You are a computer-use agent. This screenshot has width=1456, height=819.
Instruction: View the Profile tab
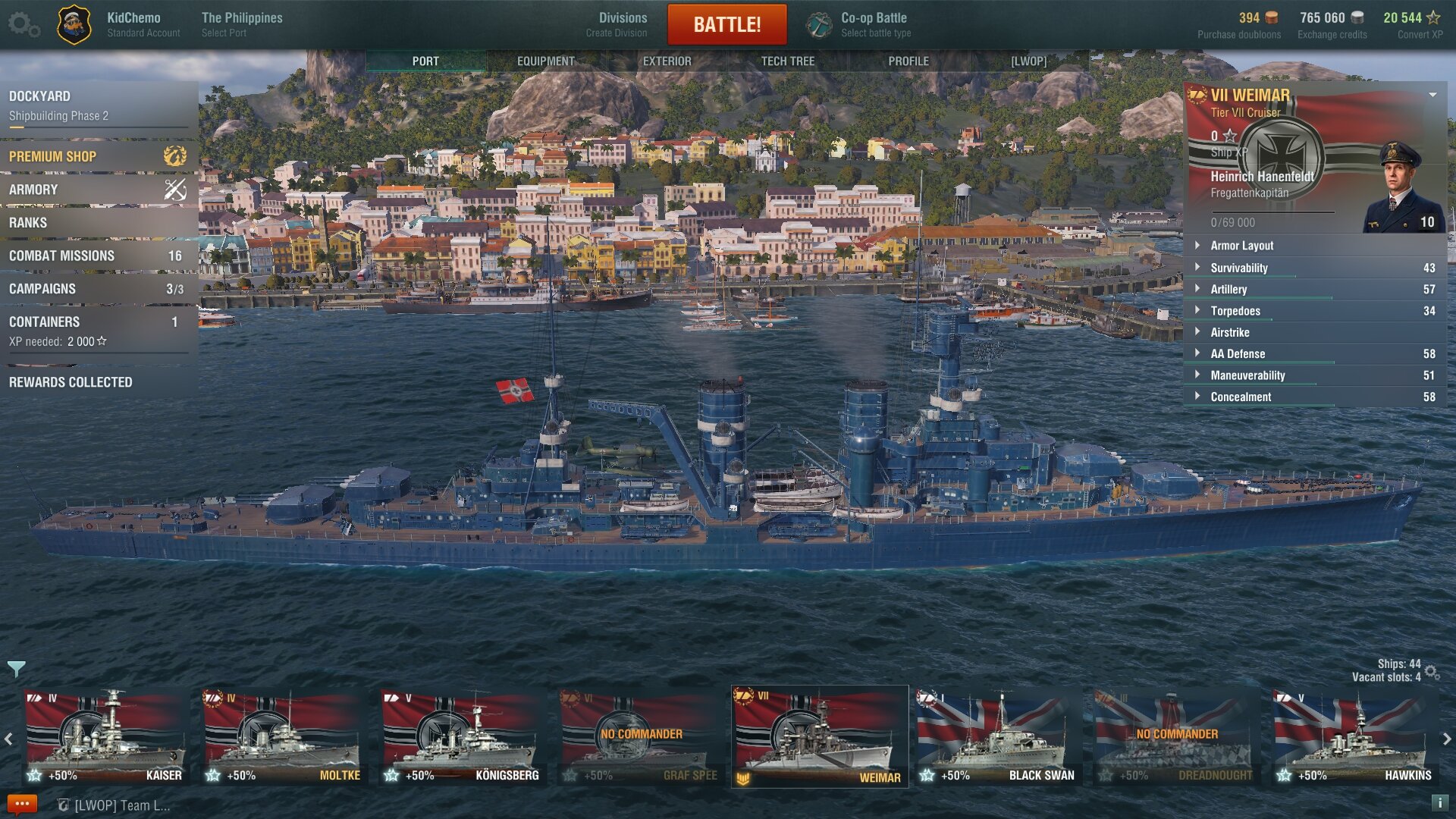click(x=908, y=61)
